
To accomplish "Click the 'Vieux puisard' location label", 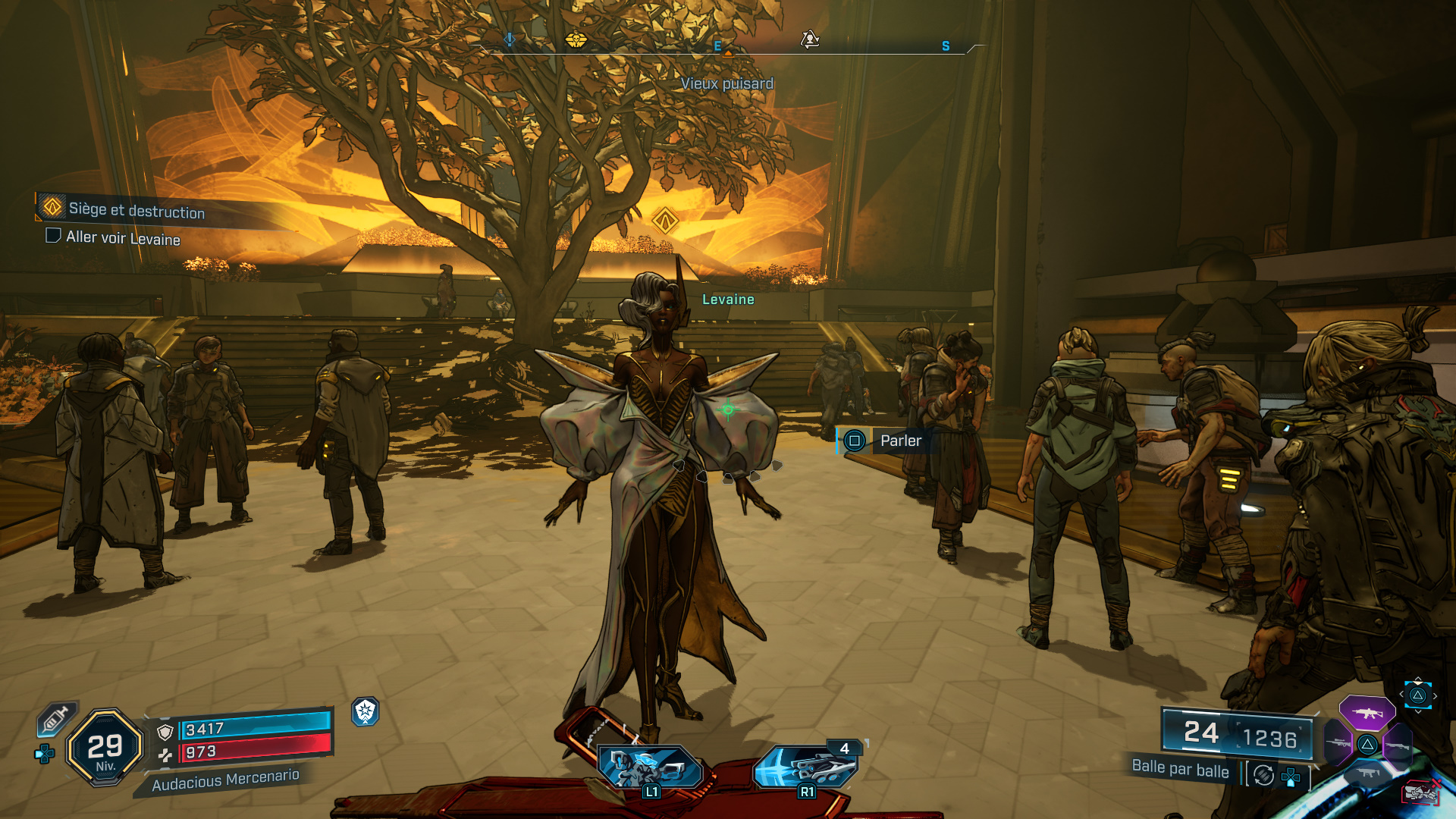I will pyautogui.click(x=728, y=84).
